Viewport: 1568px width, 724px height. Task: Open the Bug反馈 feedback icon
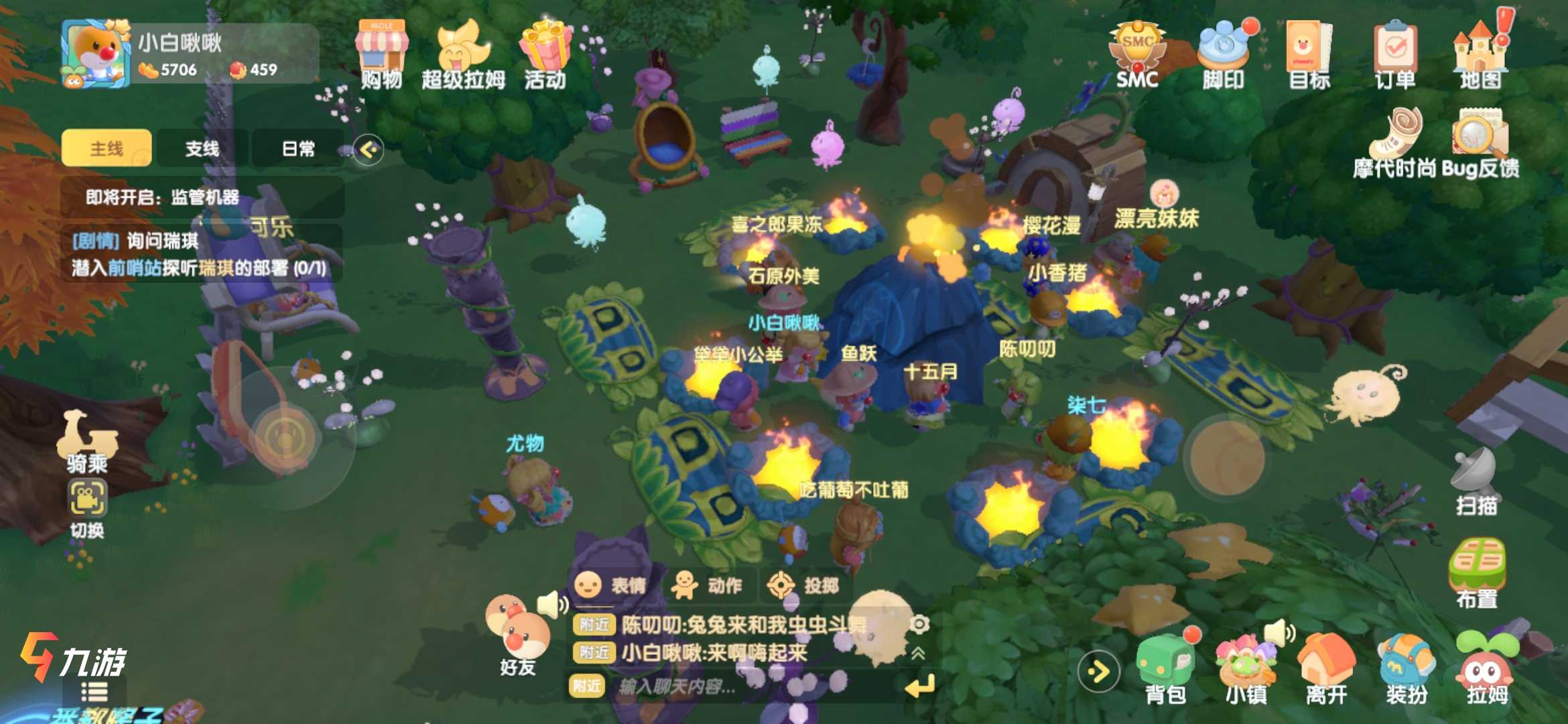1480,142
